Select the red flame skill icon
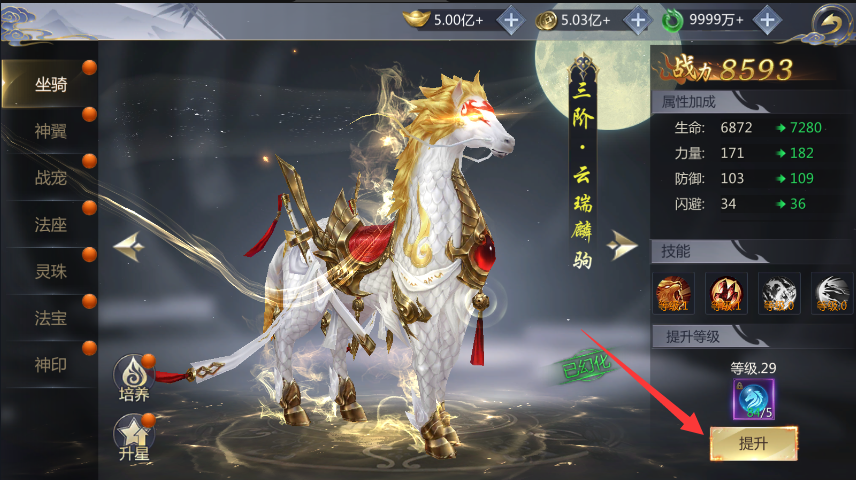Screen dimensions: 856x480 pyautogui.click(x=726, y=293)
